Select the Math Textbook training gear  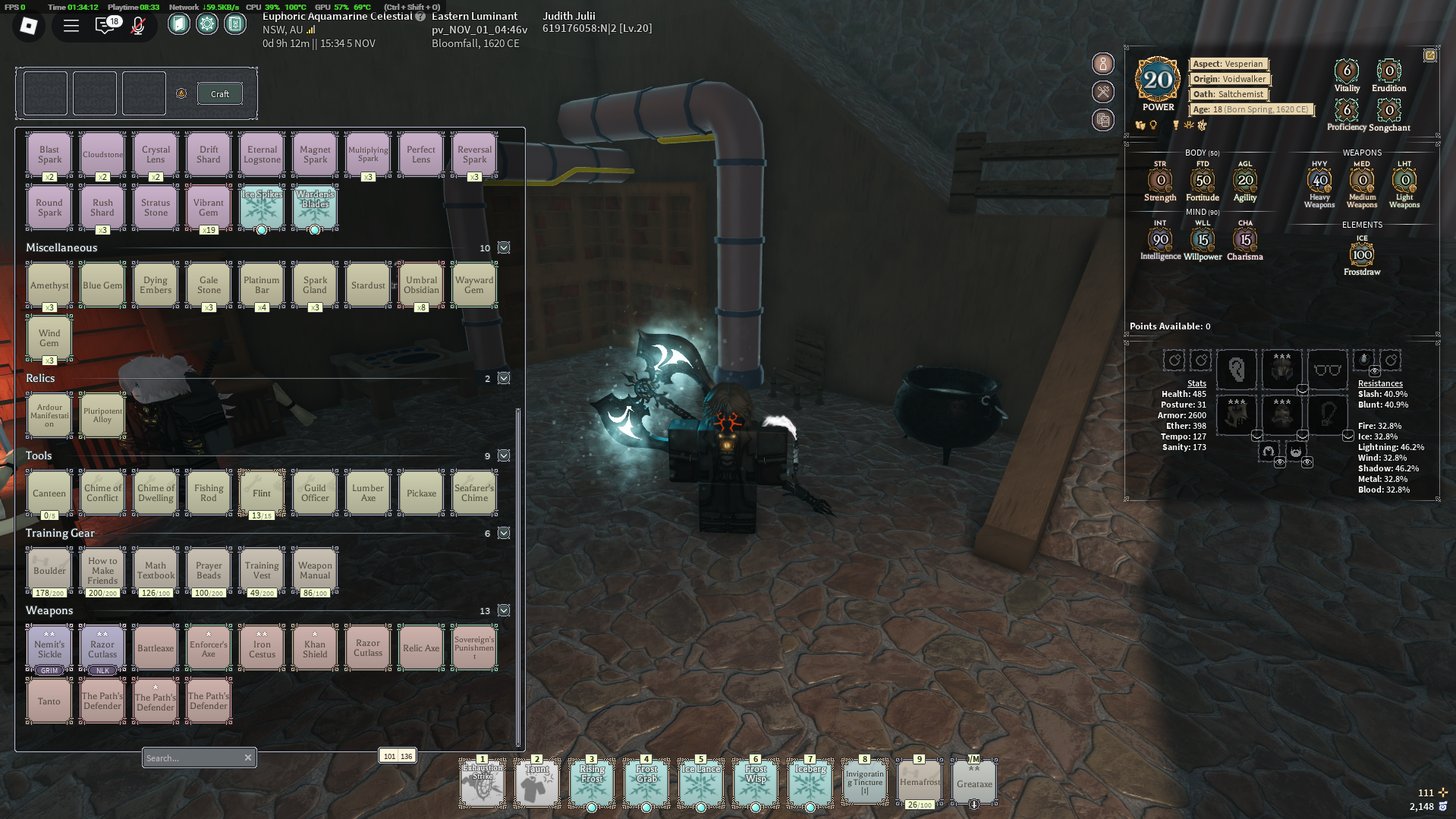click(156, 570)
